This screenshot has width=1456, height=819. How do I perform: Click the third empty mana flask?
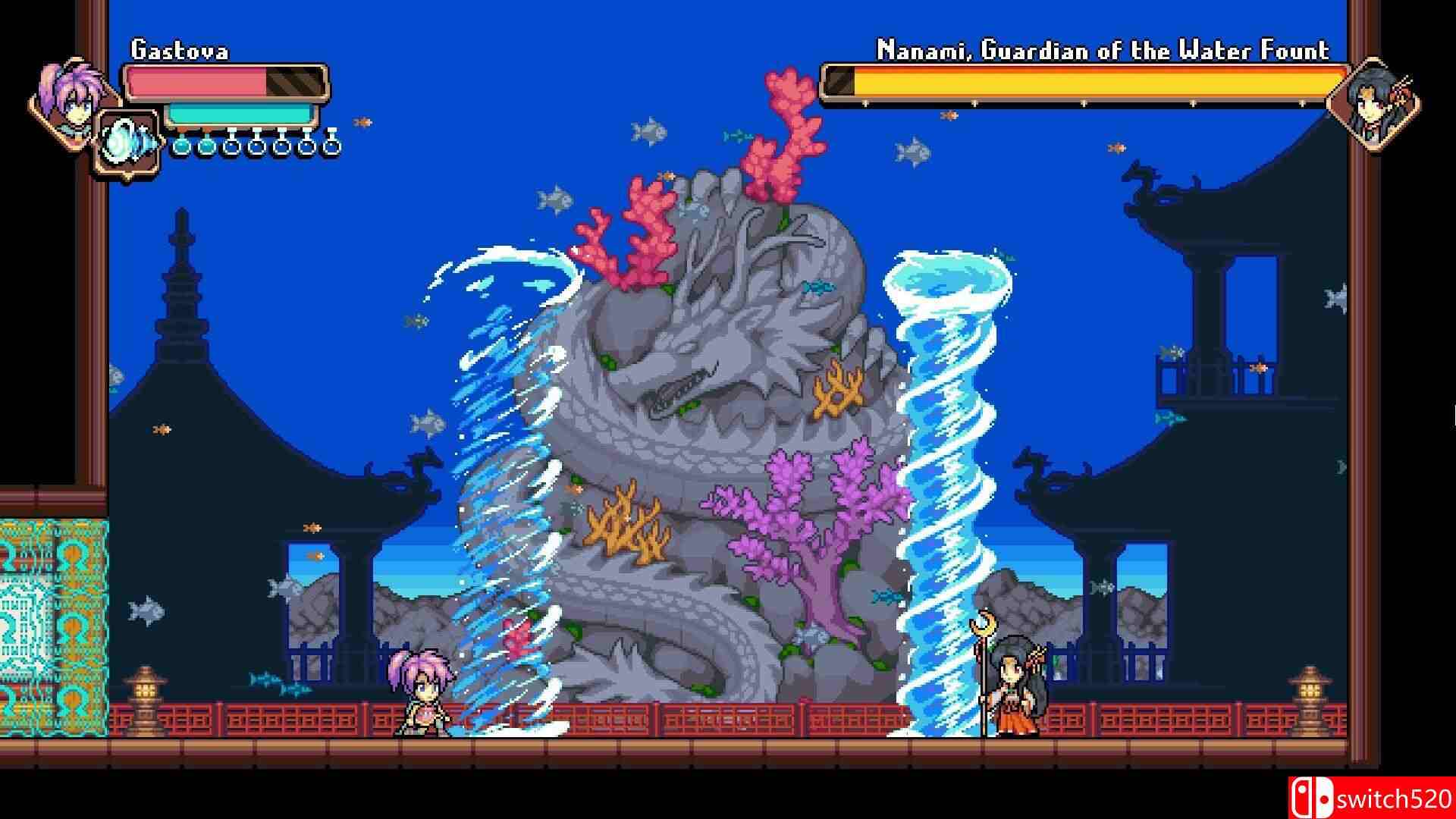coord(231,146)
